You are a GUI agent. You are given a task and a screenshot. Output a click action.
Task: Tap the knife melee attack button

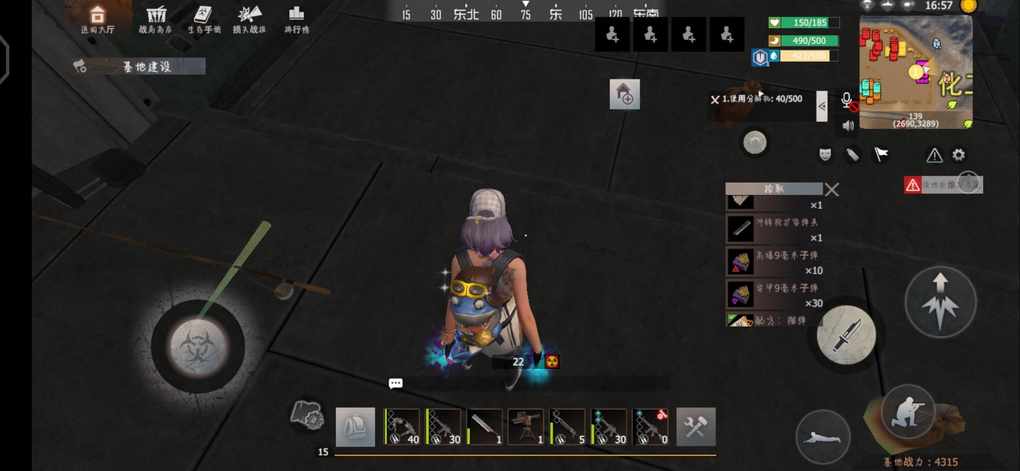pos(846,334)
